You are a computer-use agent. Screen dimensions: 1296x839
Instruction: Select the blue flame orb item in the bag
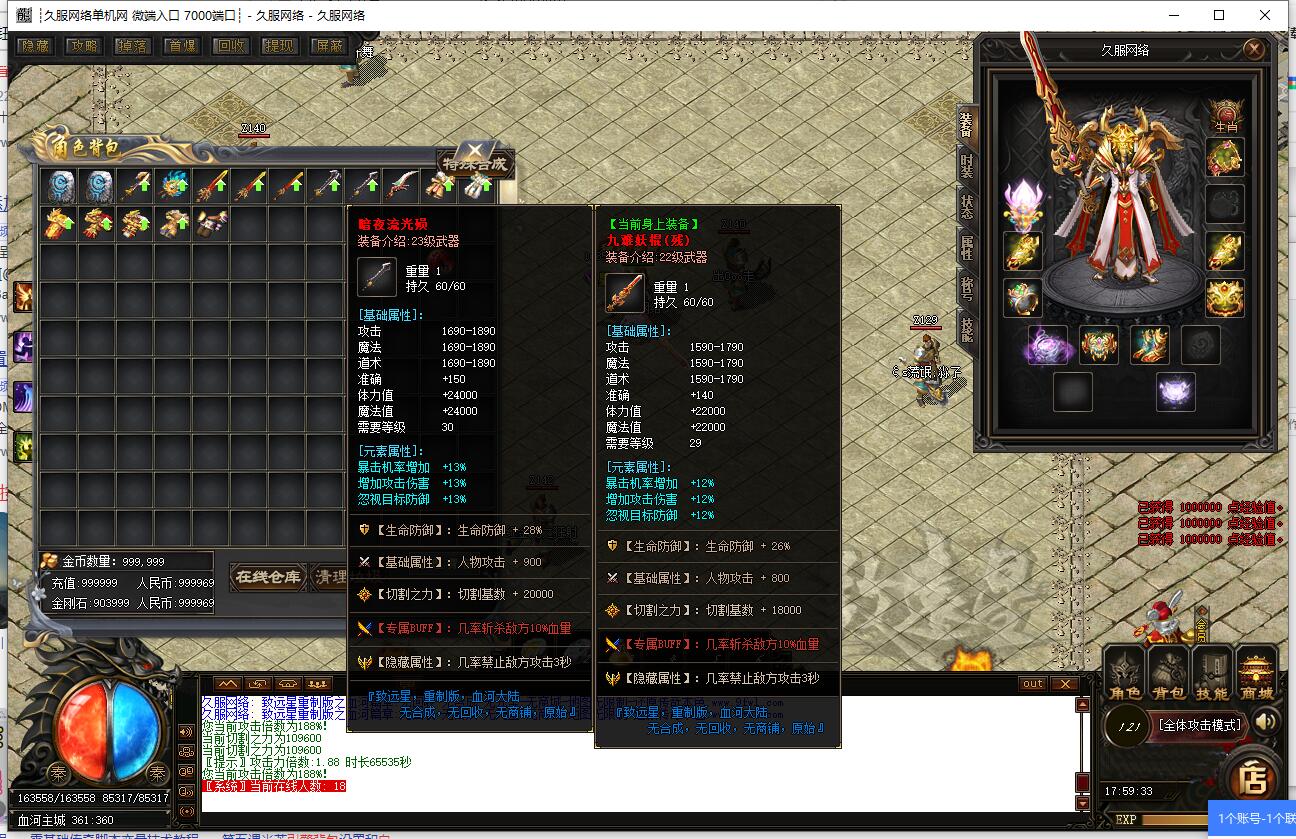tap(174, 186)
